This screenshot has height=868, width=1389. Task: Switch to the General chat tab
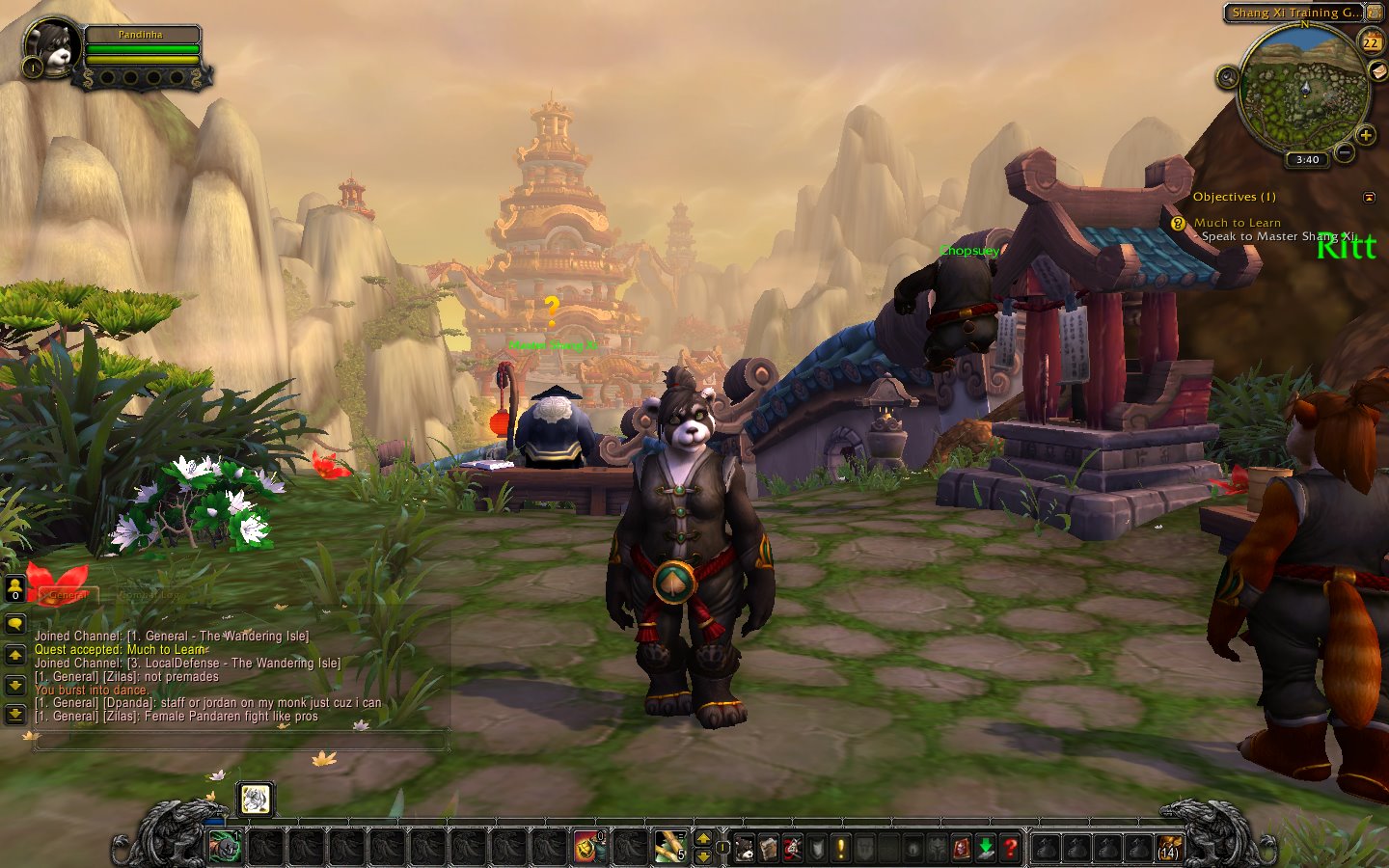(x=68, y=595)
